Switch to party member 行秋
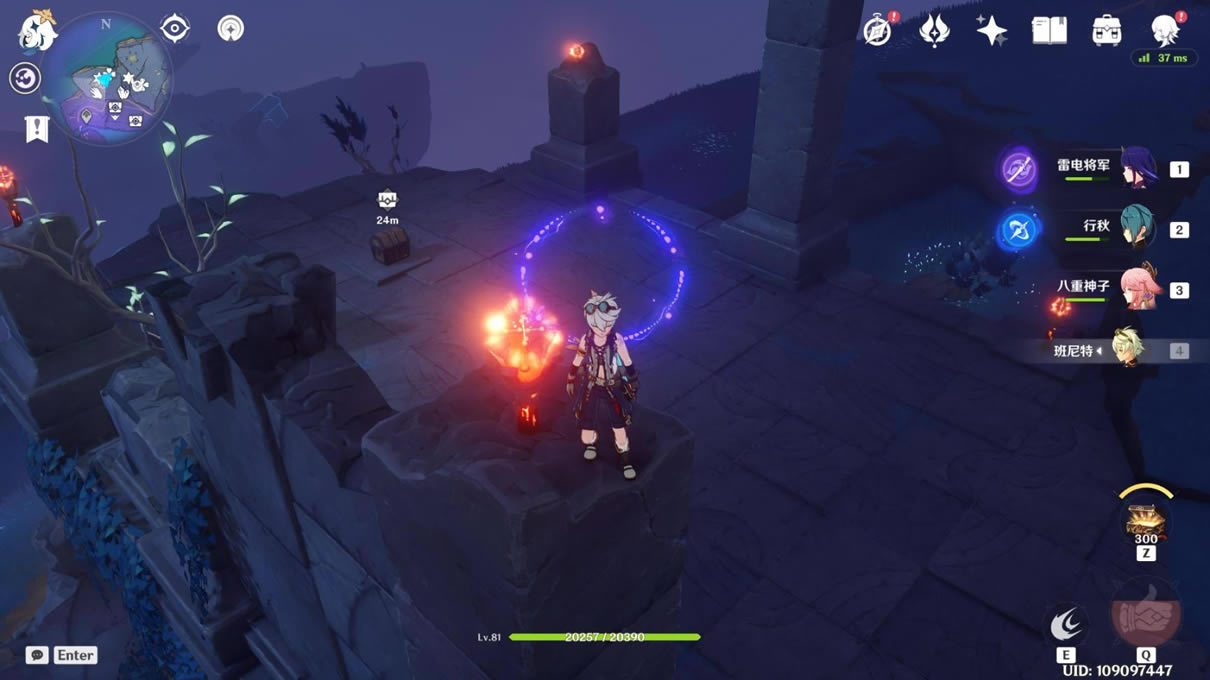Image resolution: width=1210 pixels, height=680 pixels. pyautogui.click(x=1137, y=229)
